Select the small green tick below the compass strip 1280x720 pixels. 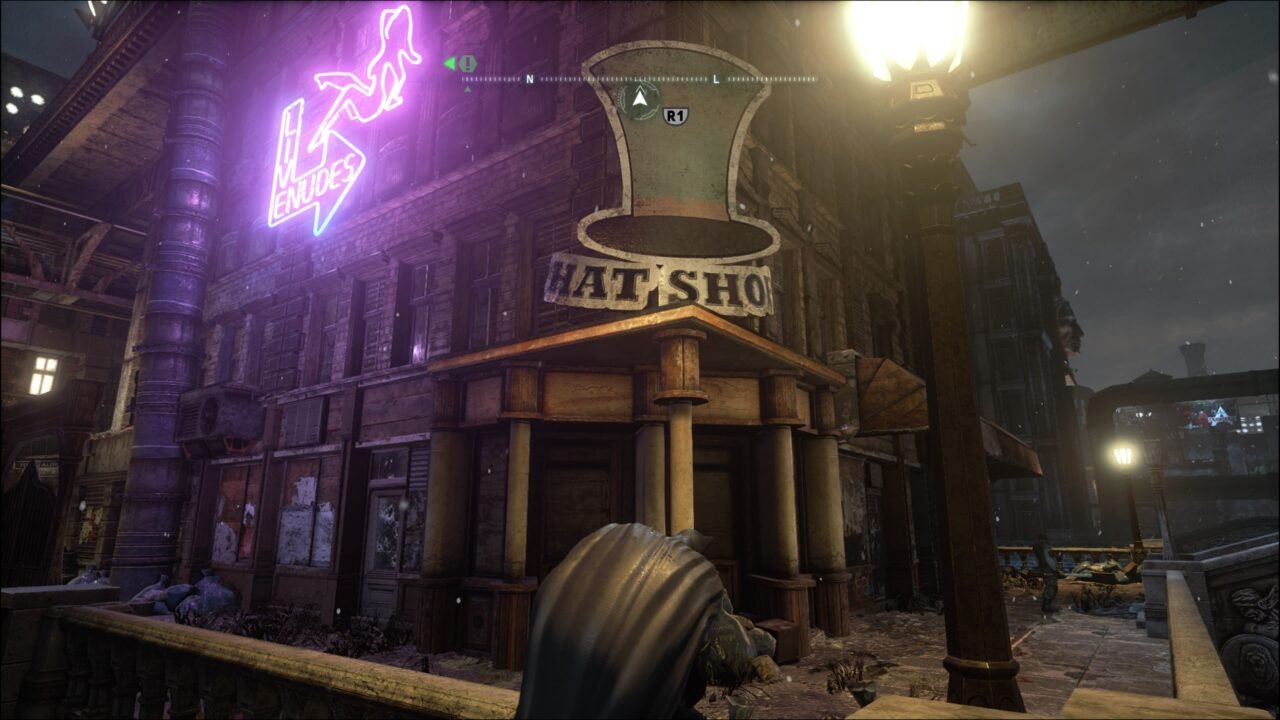click(x=468, y=88)
